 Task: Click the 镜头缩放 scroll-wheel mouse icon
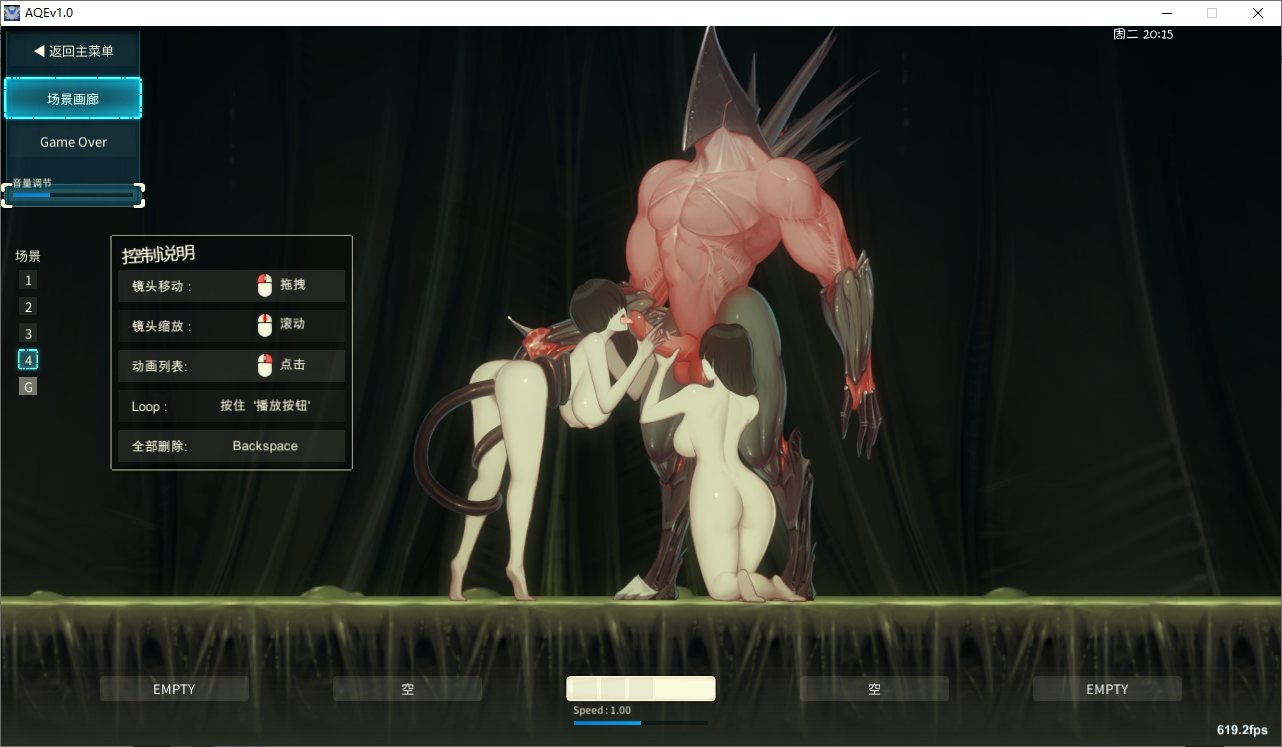(264, 325)
